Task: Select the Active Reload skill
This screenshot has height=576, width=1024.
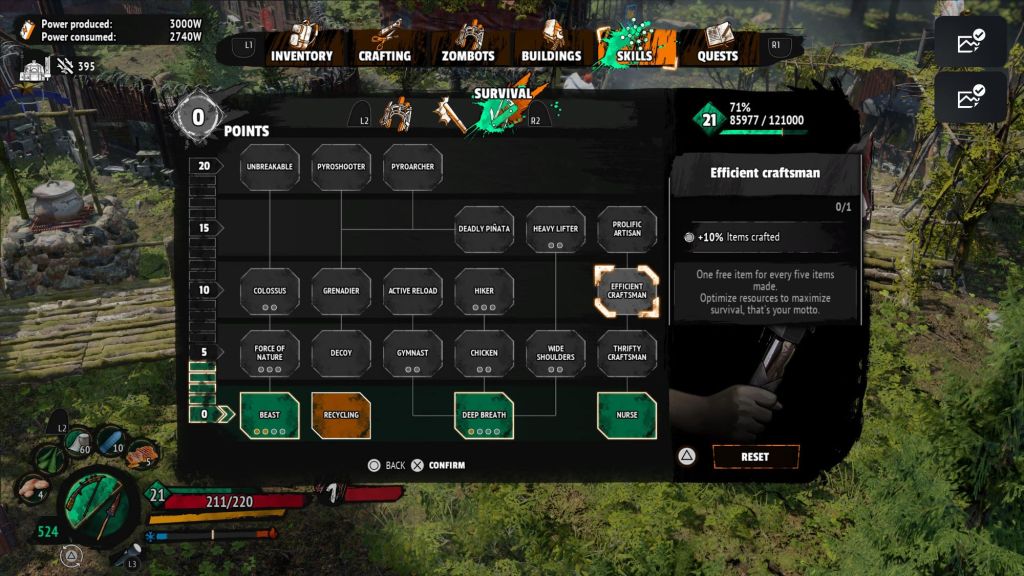Action: 413,291
